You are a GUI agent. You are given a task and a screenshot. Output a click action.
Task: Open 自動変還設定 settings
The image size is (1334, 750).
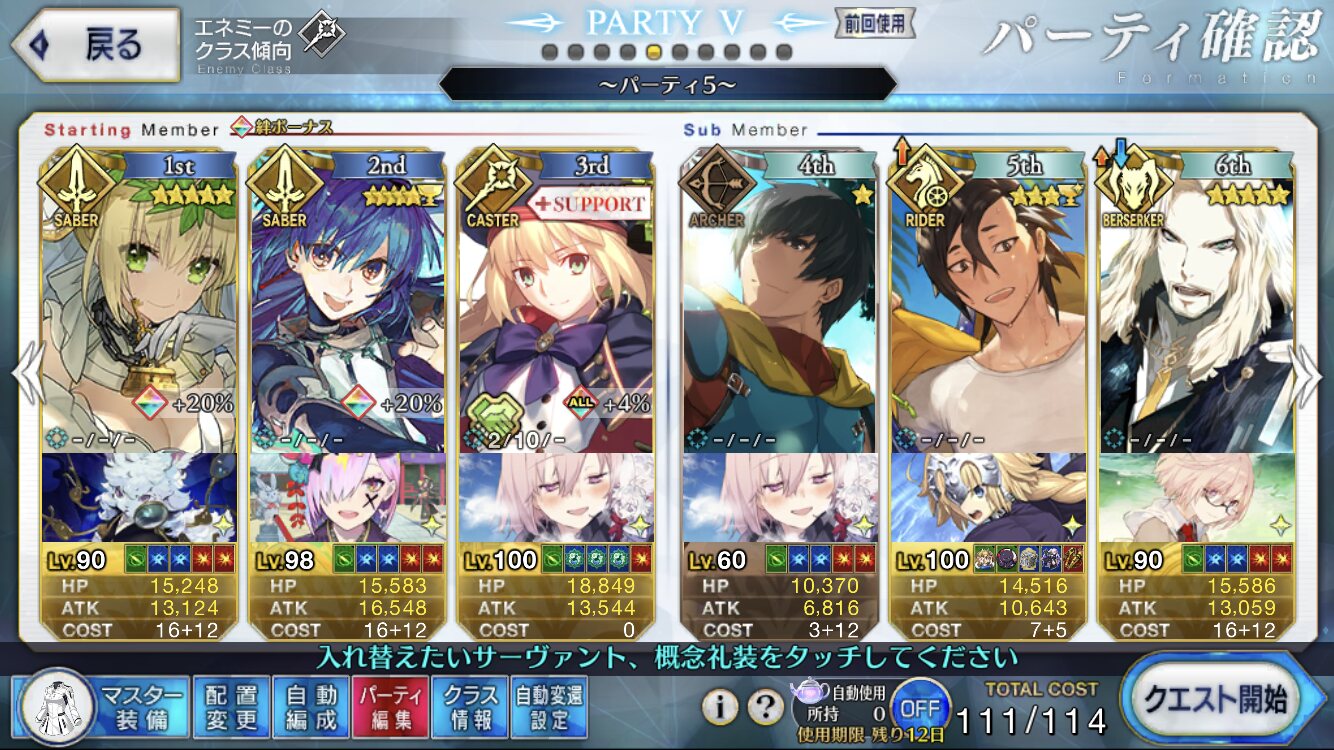click(549, 707)
